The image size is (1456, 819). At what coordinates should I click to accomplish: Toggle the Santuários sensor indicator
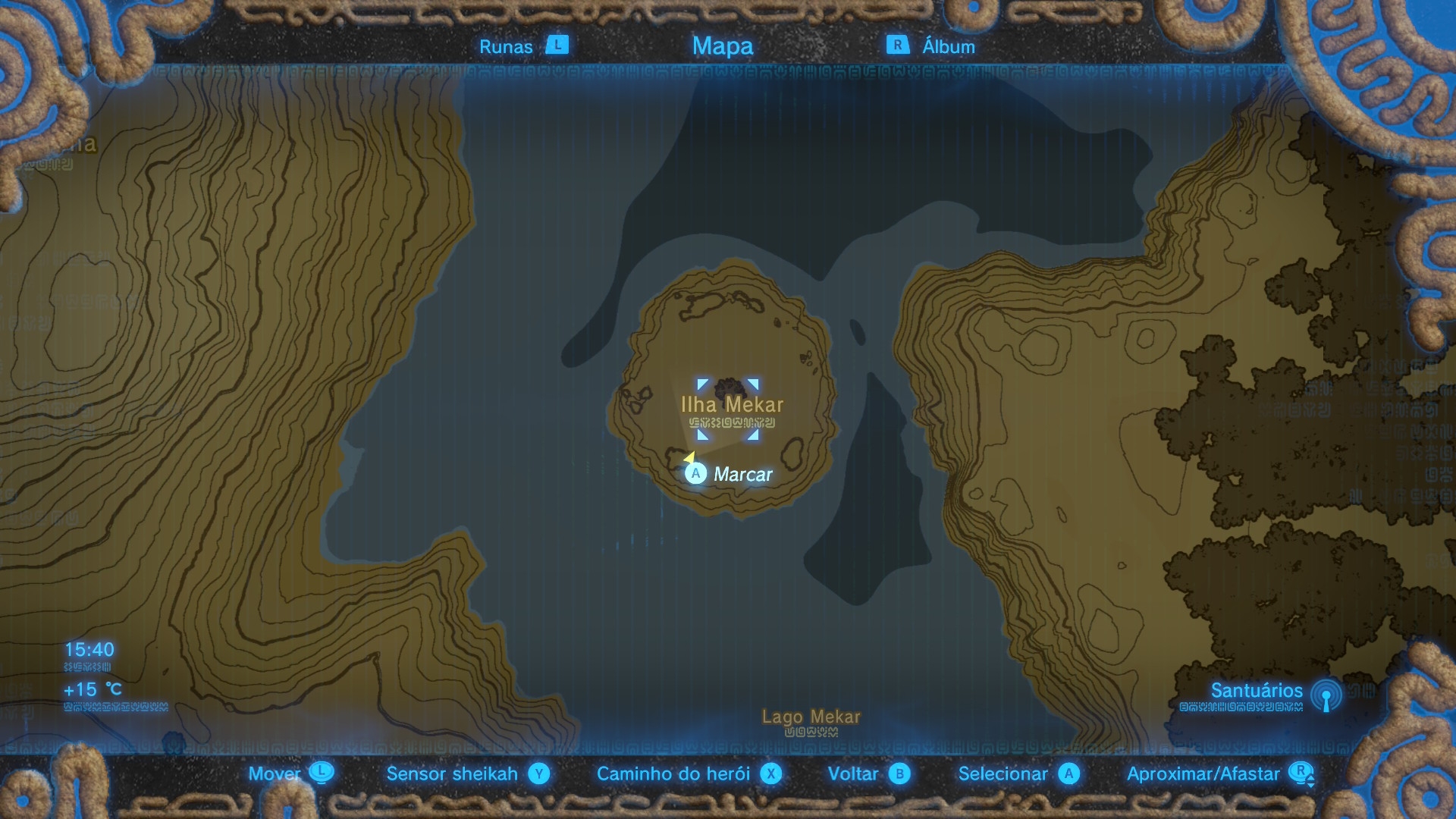1325,694
